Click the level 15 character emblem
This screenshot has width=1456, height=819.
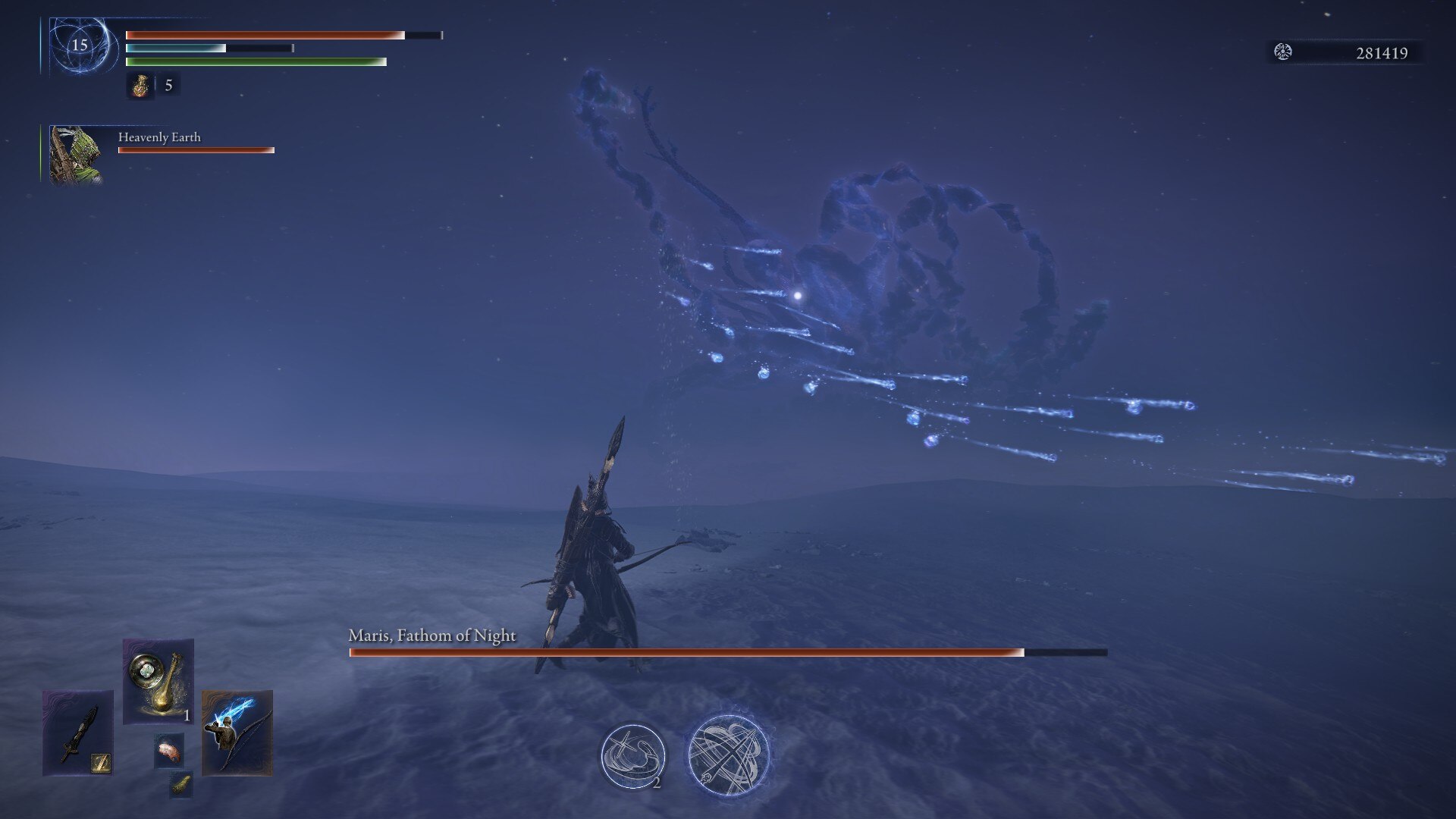pos(80,45)
